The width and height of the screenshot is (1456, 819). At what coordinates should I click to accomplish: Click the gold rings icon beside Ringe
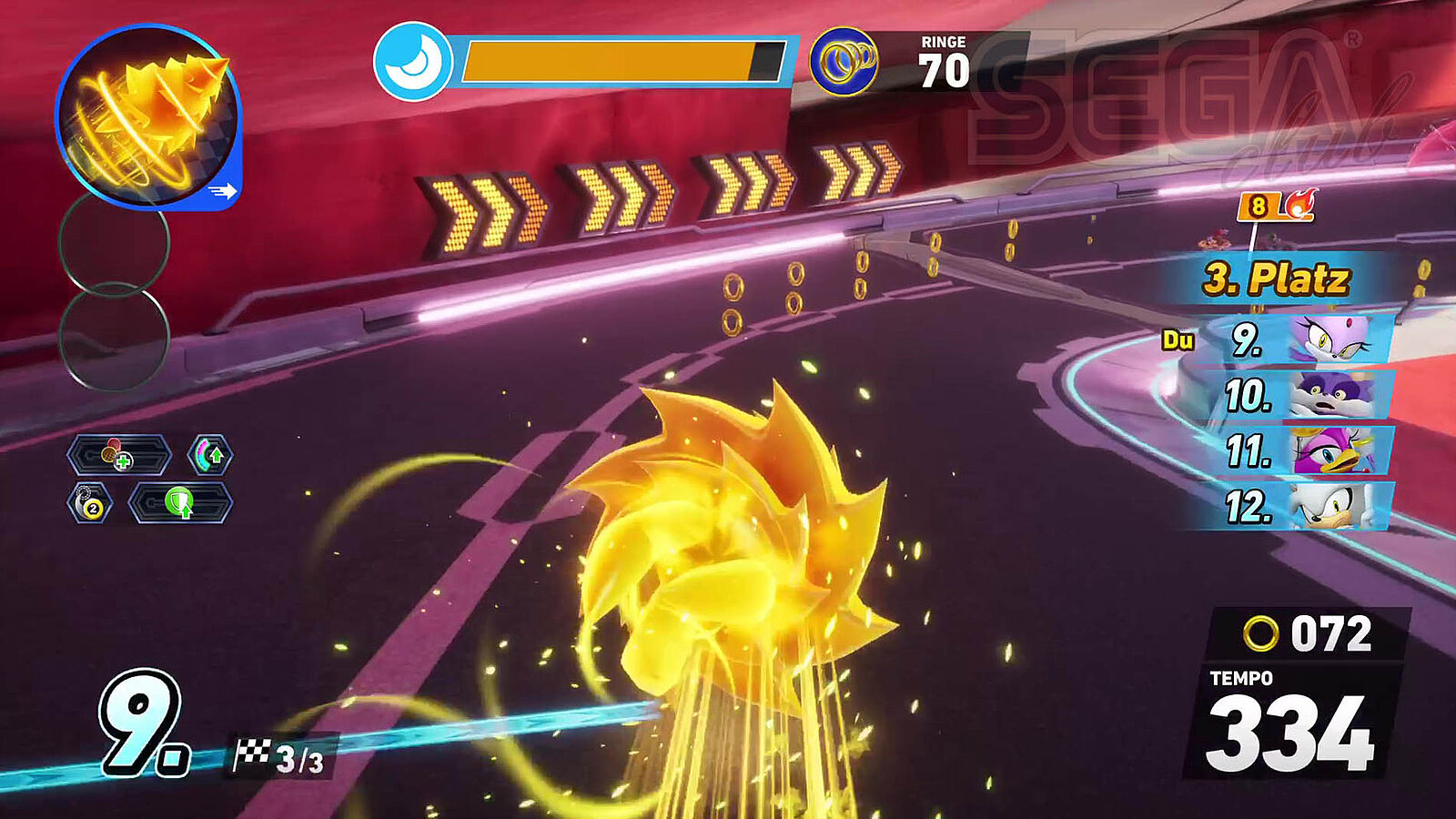tap(844, 62)
